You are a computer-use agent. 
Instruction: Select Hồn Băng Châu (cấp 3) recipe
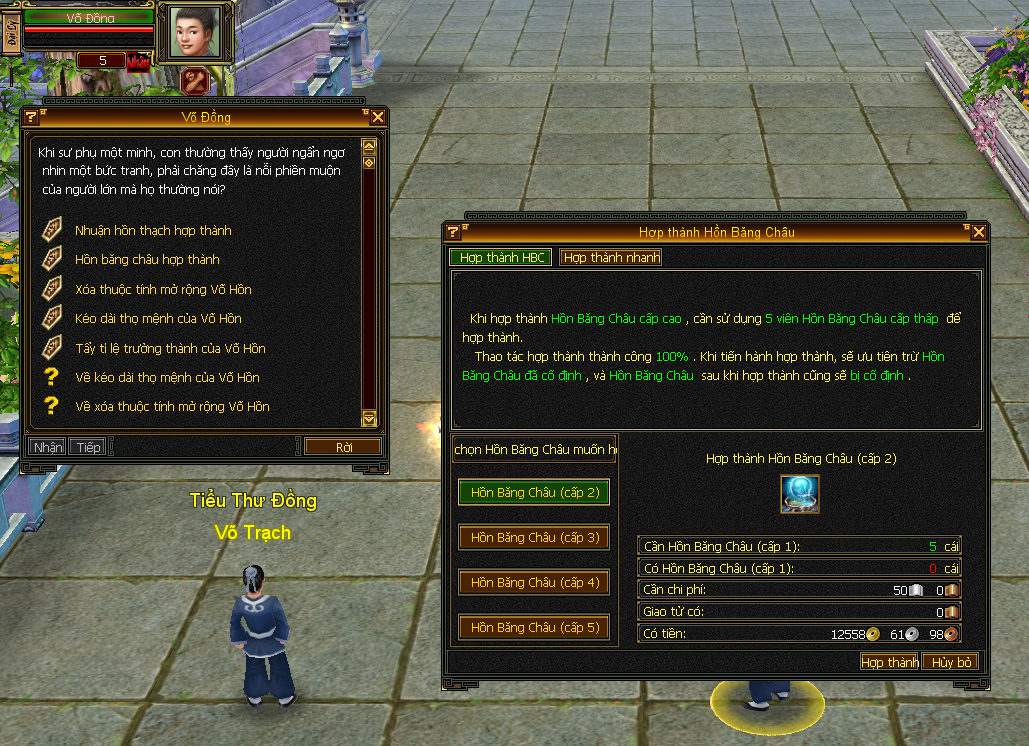click(x=534, y=538)
